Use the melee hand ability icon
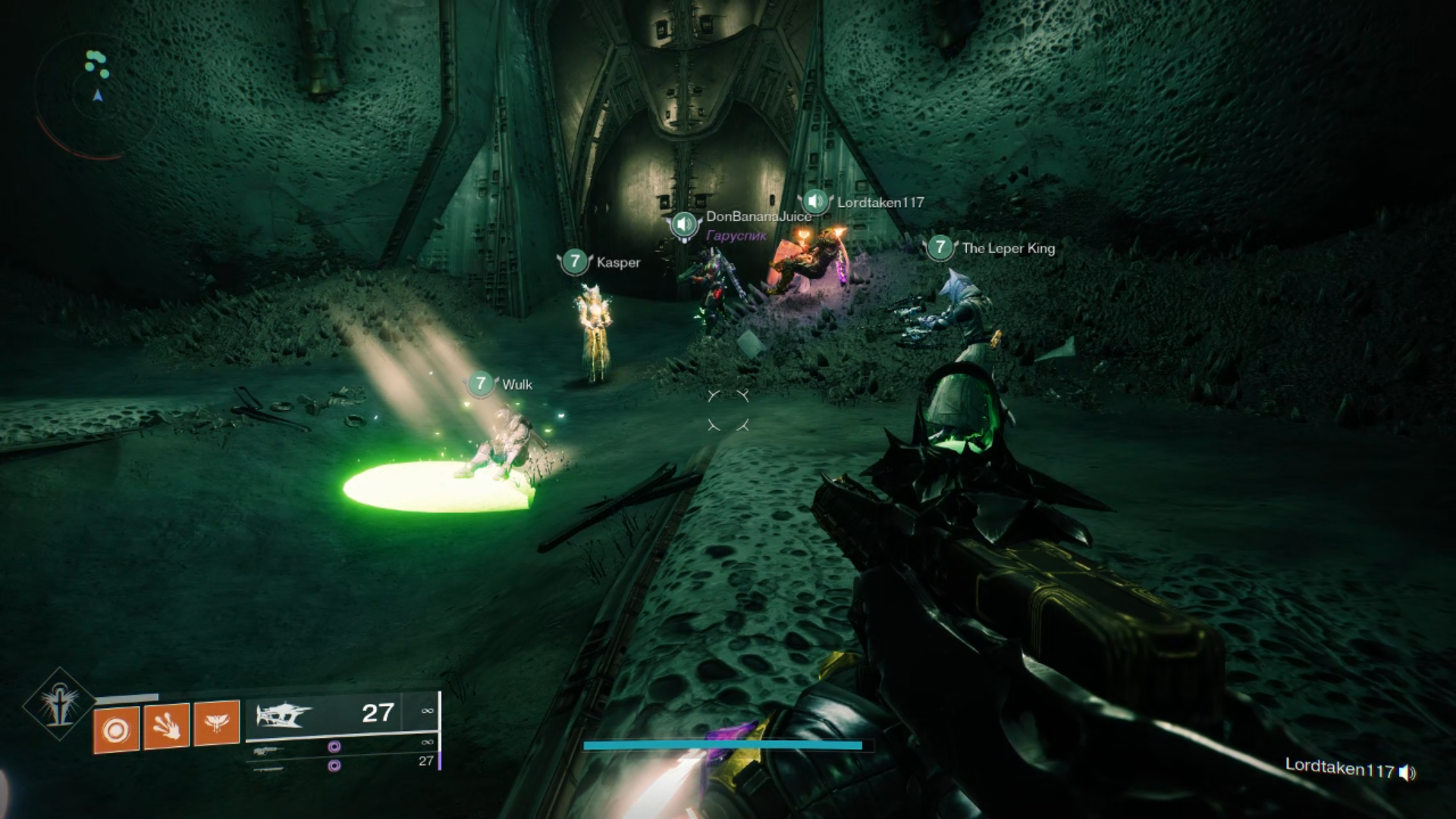 point(166,726)
